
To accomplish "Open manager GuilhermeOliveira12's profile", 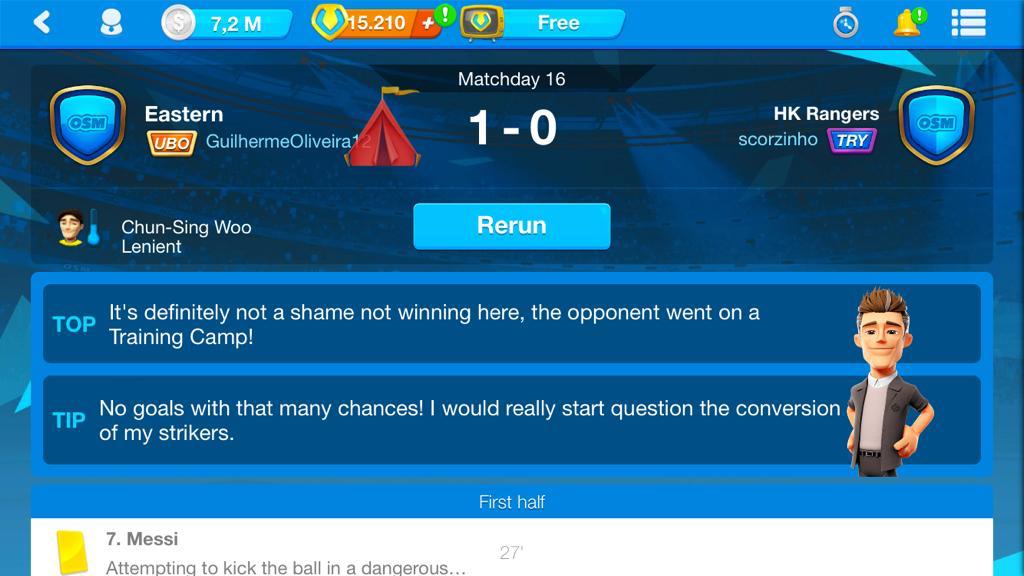I will (280, 142).
